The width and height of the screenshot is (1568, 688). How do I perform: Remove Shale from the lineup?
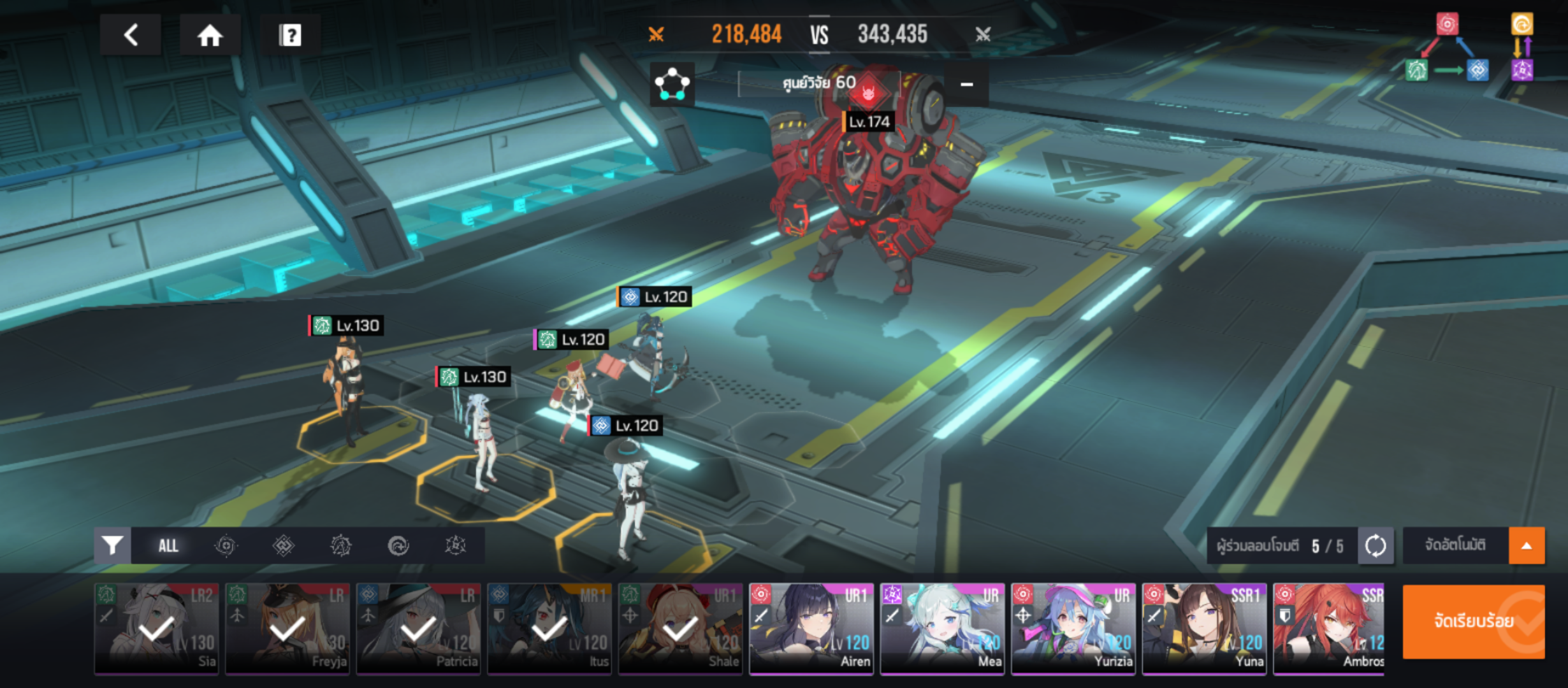680,628
